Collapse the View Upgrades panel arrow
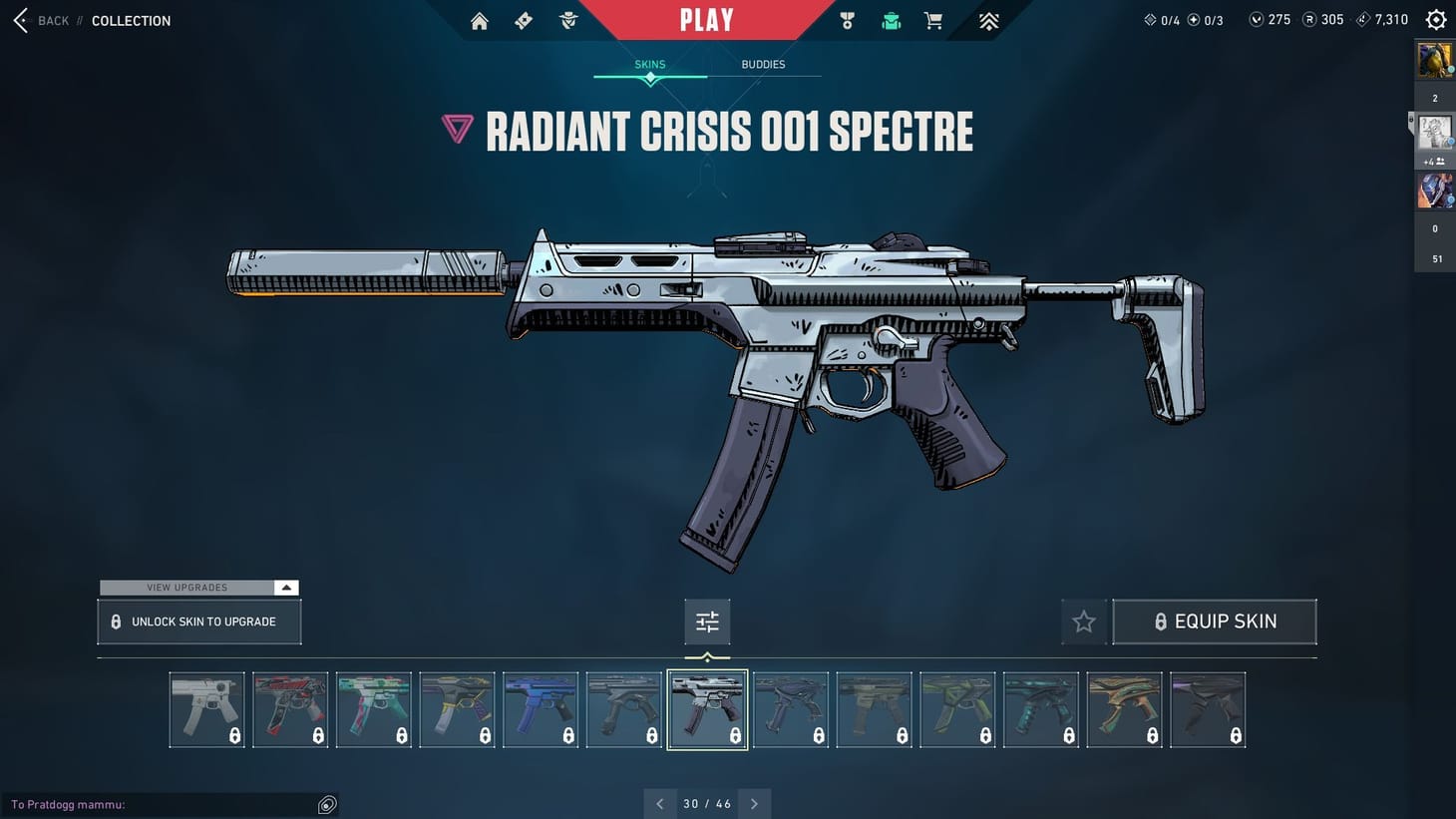This screenshot has height=819, width=1456. click(x=285, y=588)
